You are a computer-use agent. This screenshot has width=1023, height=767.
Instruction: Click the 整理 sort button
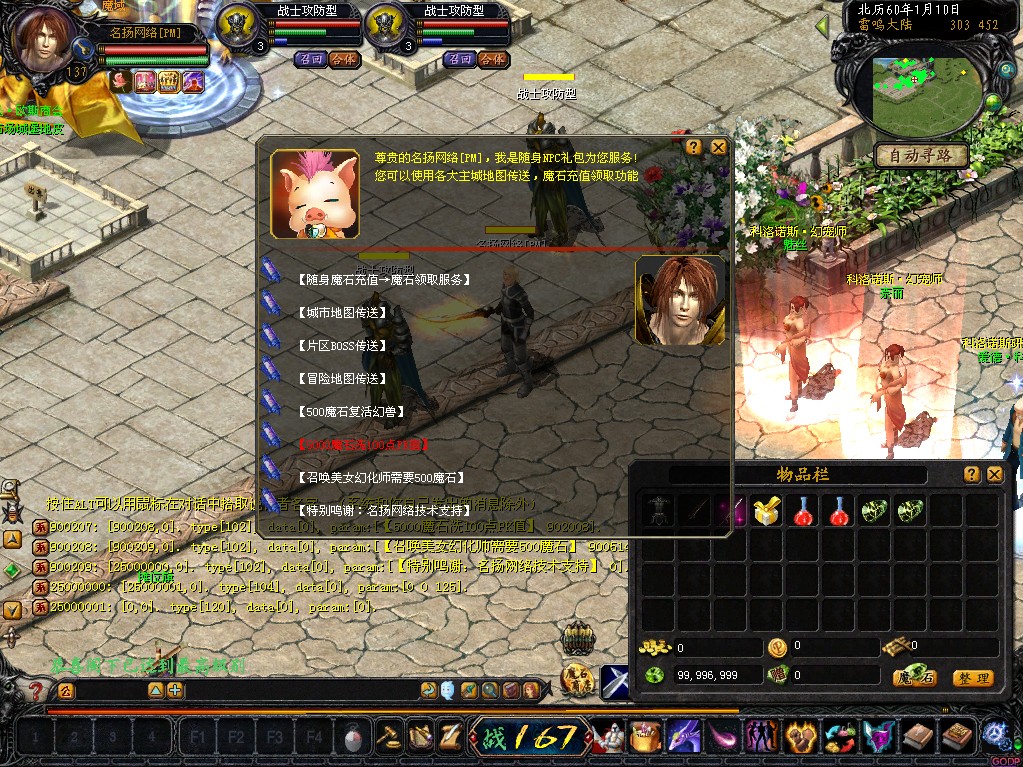pyautogui.click(x=972, y=678)
